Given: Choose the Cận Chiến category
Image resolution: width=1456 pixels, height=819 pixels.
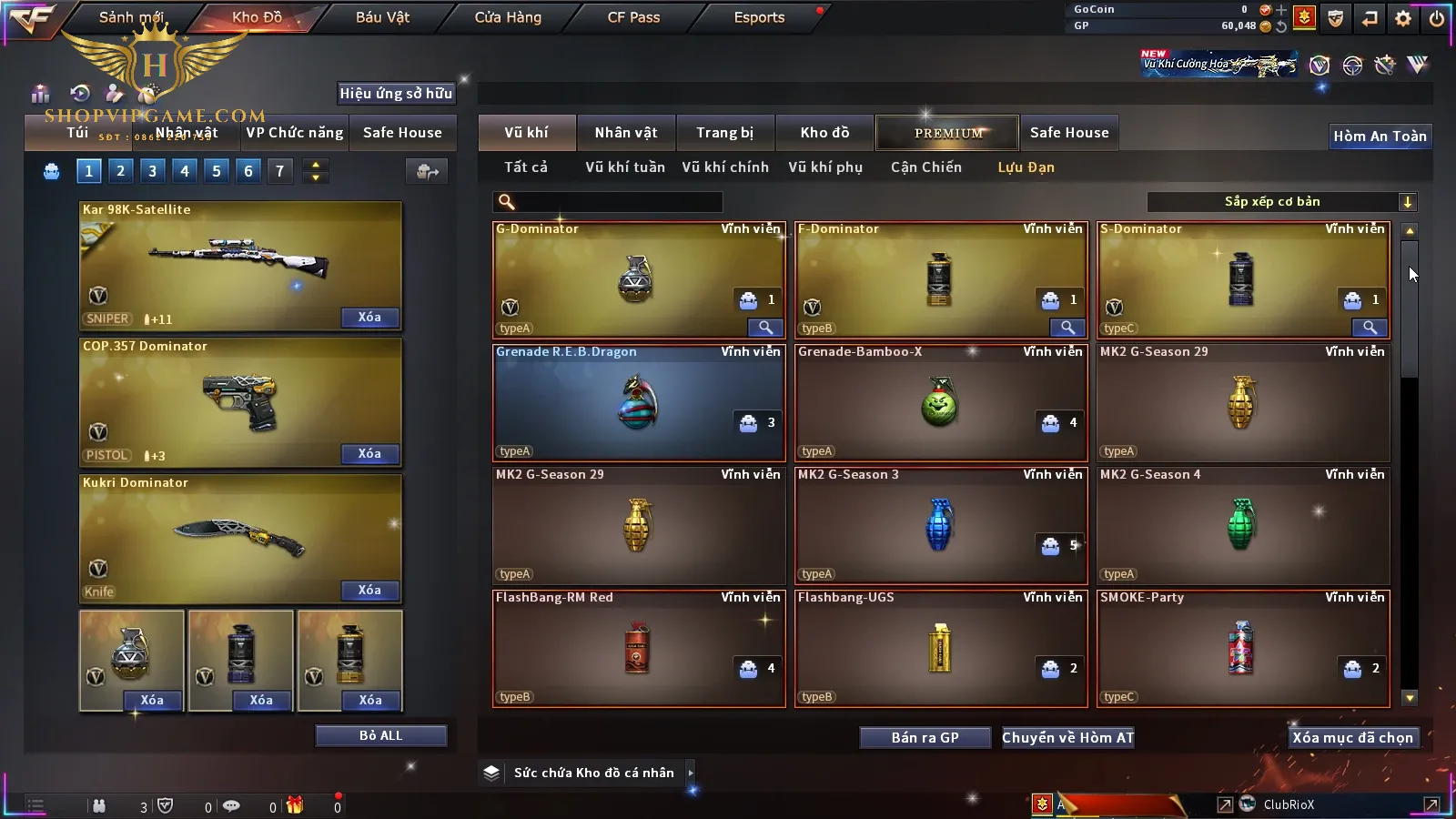Looking at the screenshot, I should coord(925,167).
